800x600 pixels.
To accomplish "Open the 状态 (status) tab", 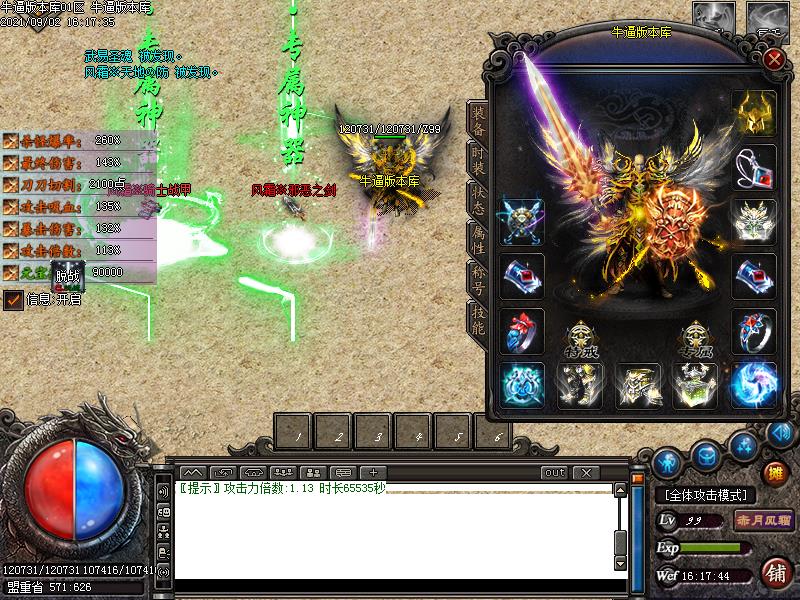I will pos(478,196).
